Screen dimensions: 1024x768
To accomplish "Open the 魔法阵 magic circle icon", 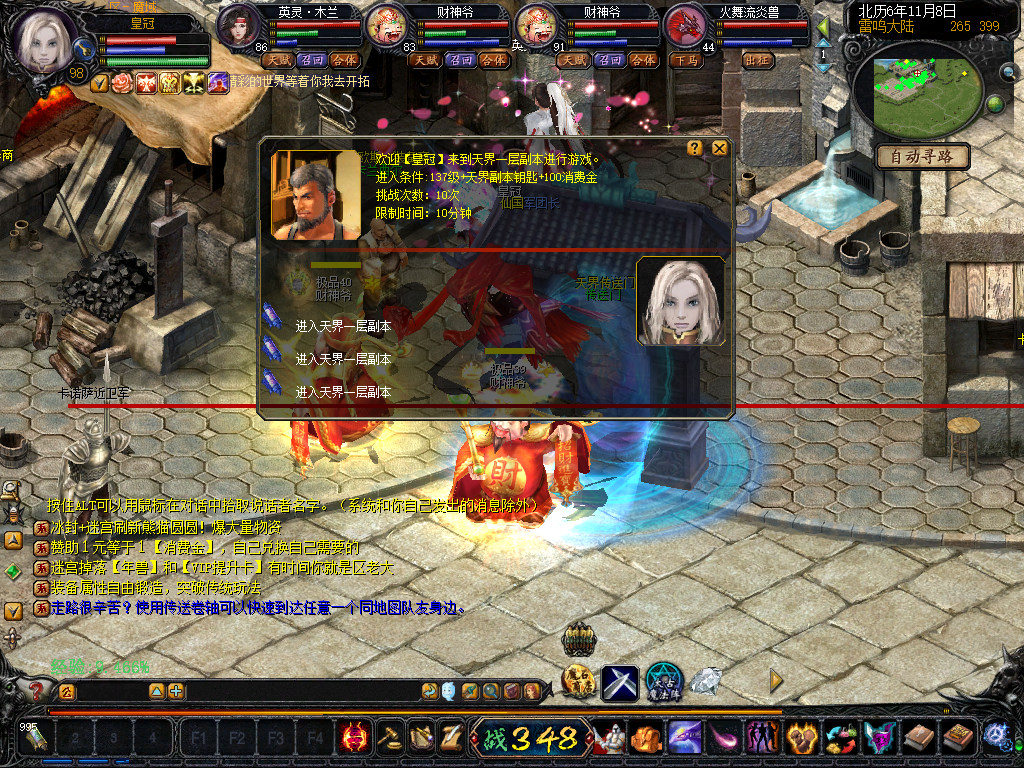I will point(663,683).
